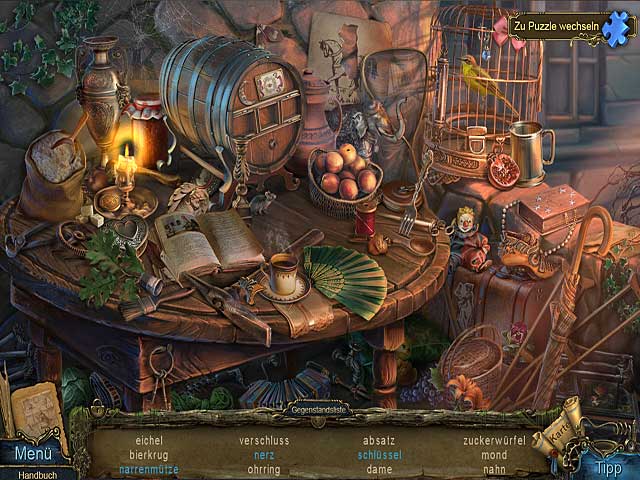Choose 'nerz' from the item list
Image resolution: width=640 pixels, height=480 pixels.
[264, 454]
